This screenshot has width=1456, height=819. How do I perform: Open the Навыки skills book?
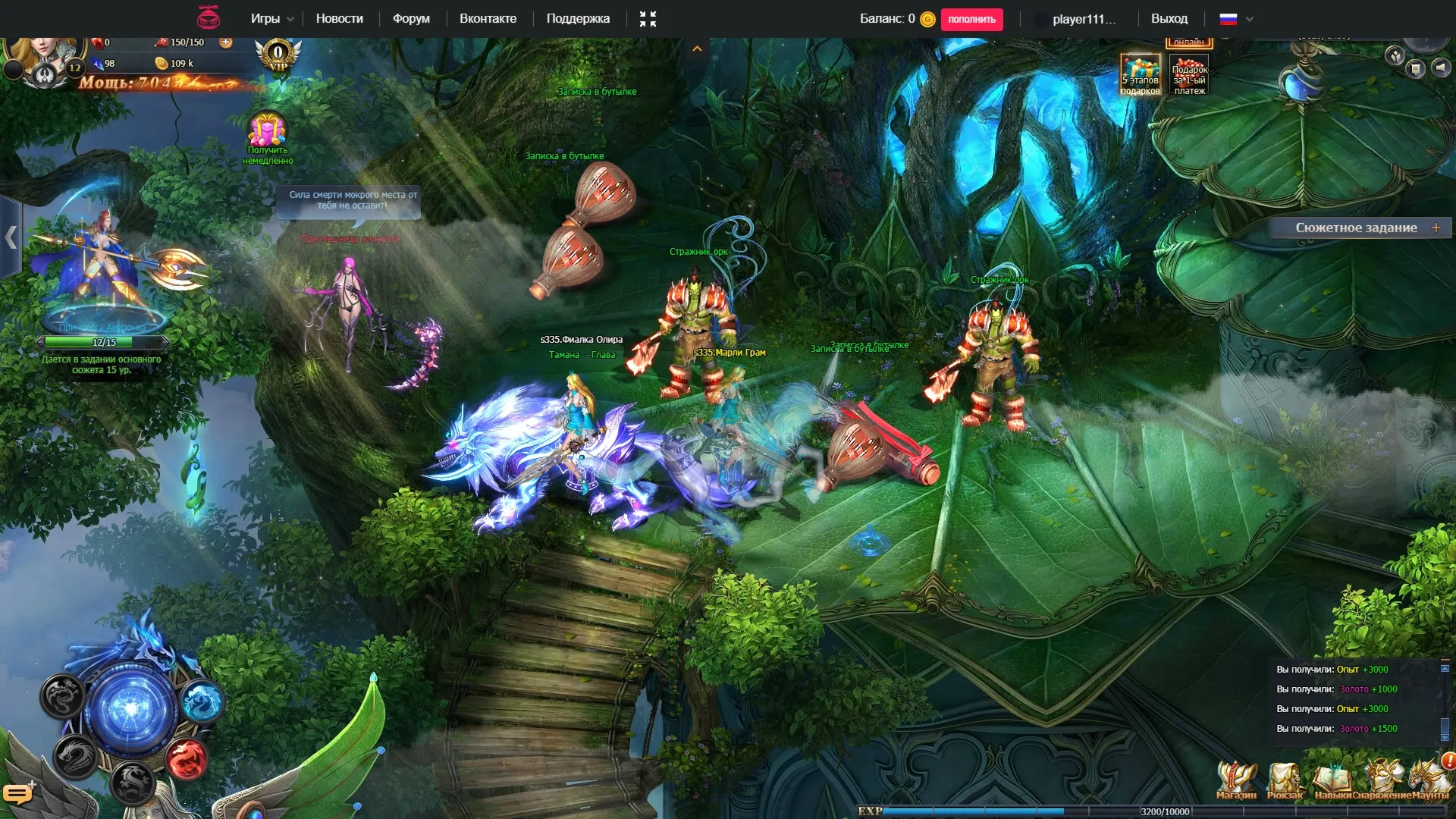pyautogui.click(x=1332, y=780)
